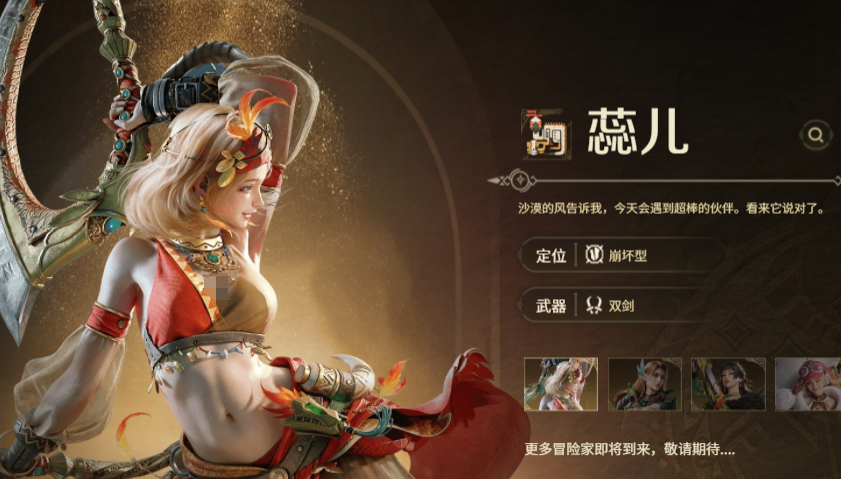This screenshot has height=479, width=841.
Task: Choose the brown-haired character with blue feather
Action: pyautogui.click(x=645, y=384)
